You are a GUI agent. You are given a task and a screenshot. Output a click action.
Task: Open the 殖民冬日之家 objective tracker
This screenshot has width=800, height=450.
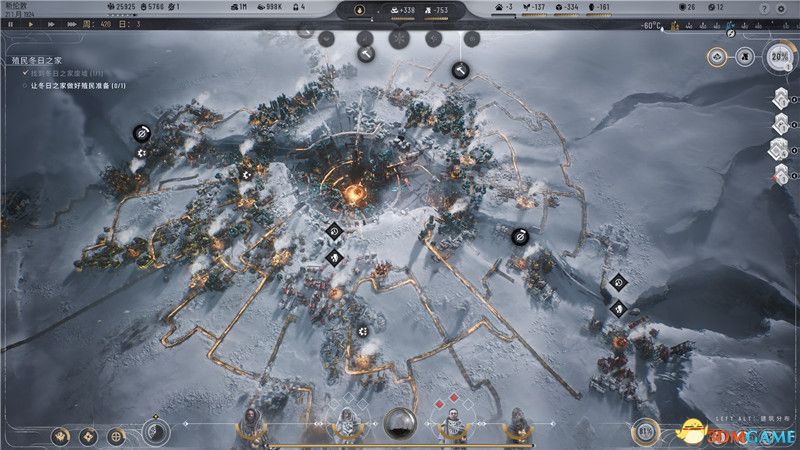[x=35, y=60]
